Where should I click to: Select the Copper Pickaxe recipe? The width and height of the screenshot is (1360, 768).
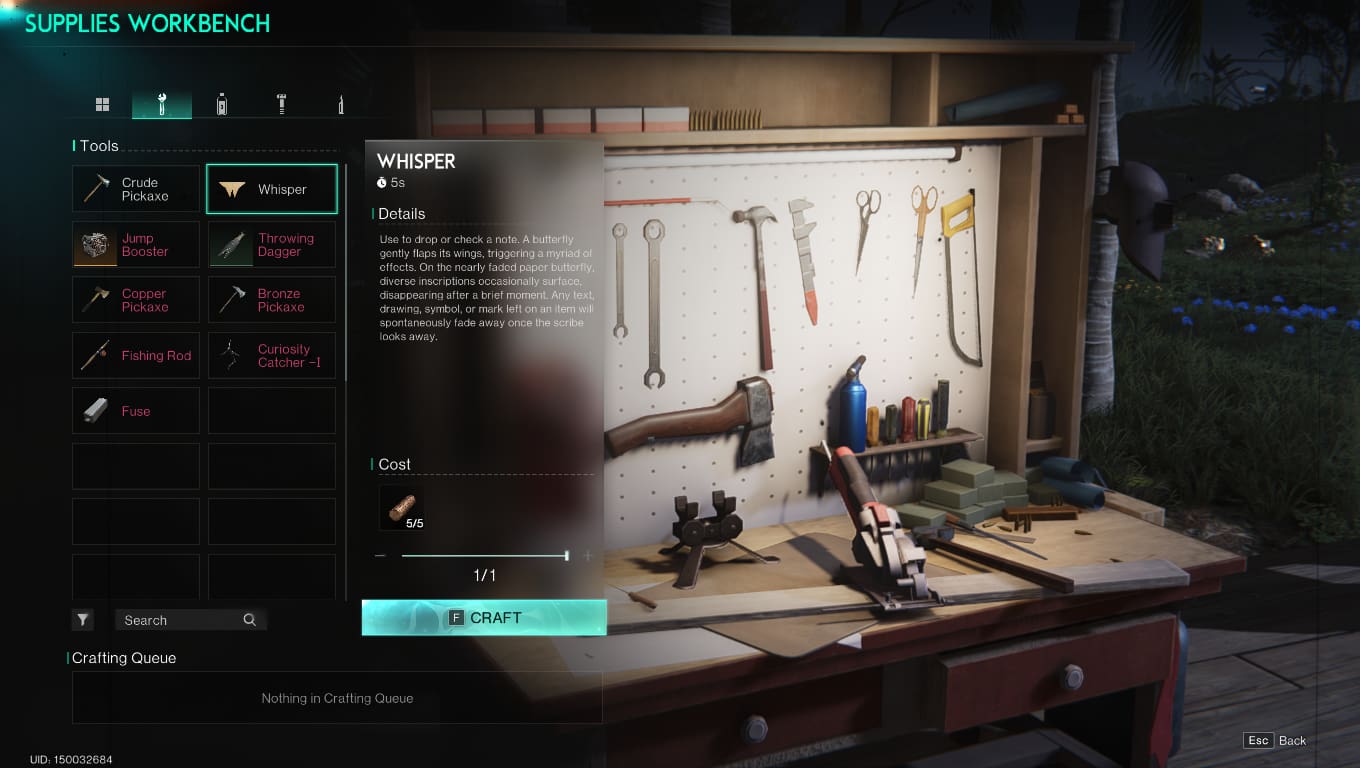coord(136,300)
